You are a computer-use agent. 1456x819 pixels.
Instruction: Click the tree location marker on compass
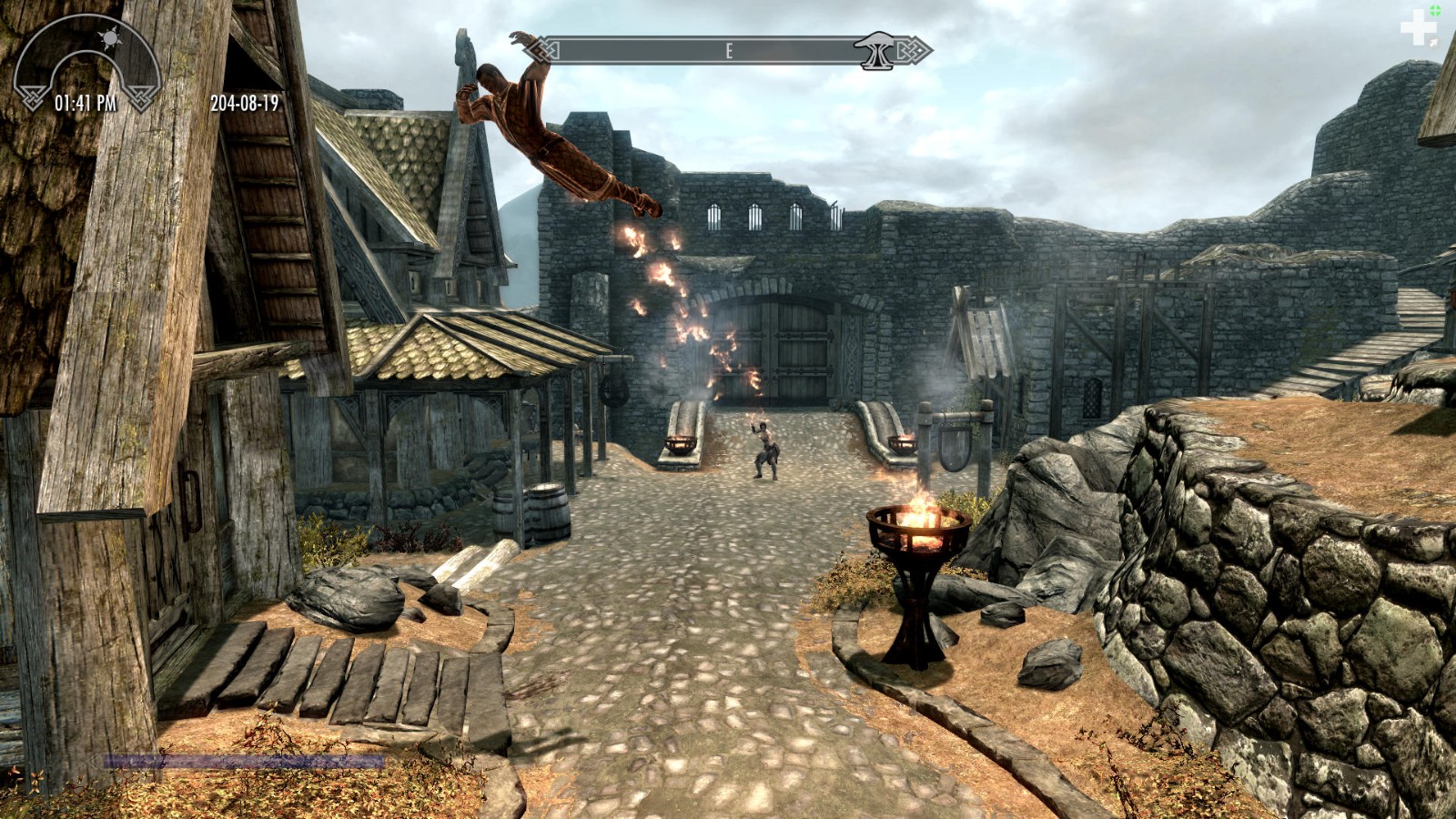(x=877, y=50)
